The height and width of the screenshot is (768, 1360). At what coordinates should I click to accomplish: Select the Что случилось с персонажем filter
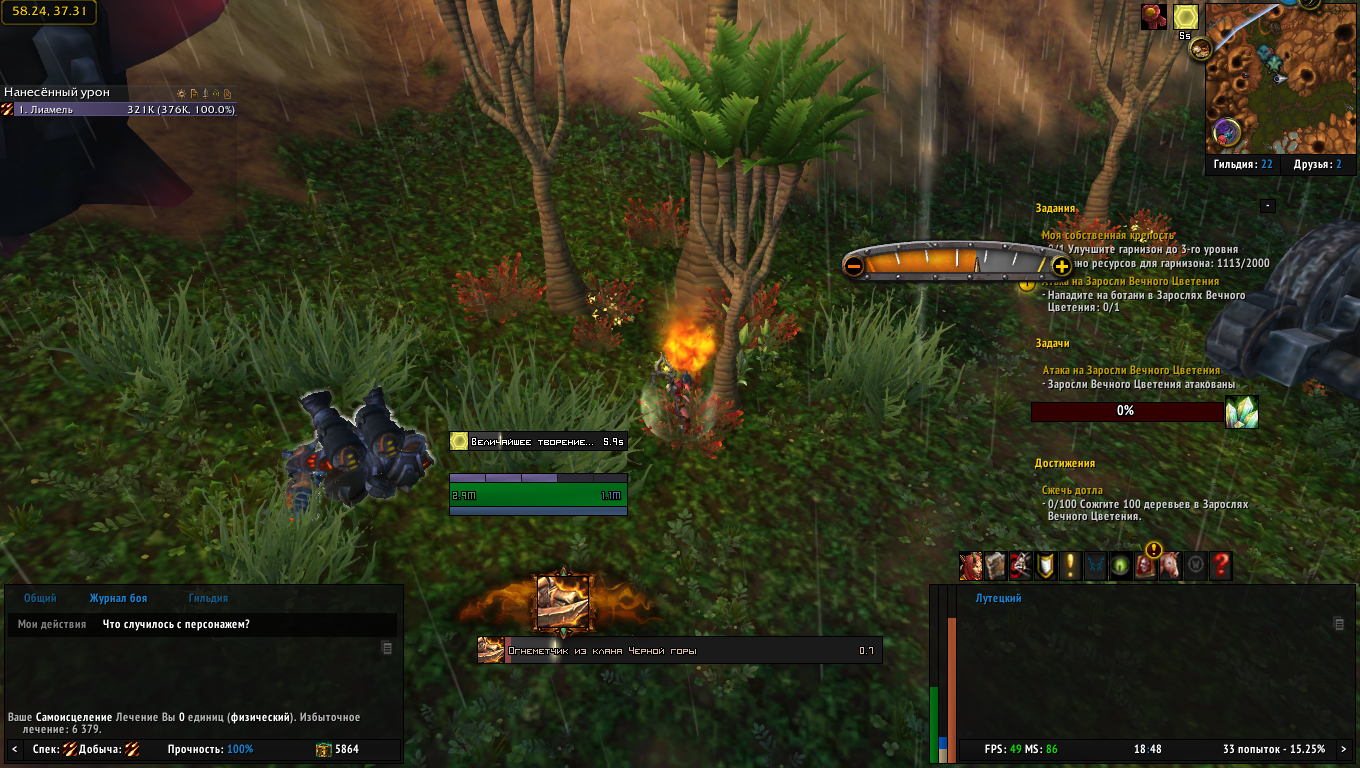pos(176,624)
